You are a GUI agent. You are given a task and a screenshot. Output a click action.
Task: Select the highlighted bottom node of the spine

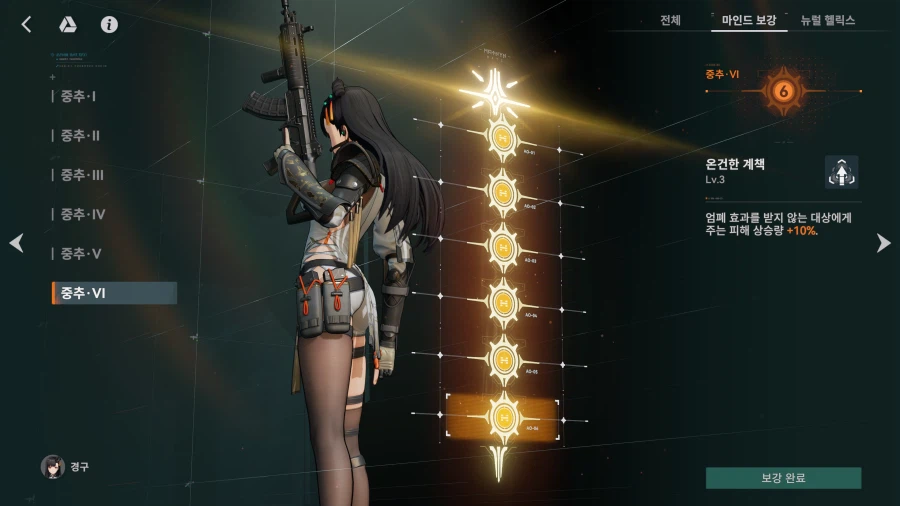501,413
